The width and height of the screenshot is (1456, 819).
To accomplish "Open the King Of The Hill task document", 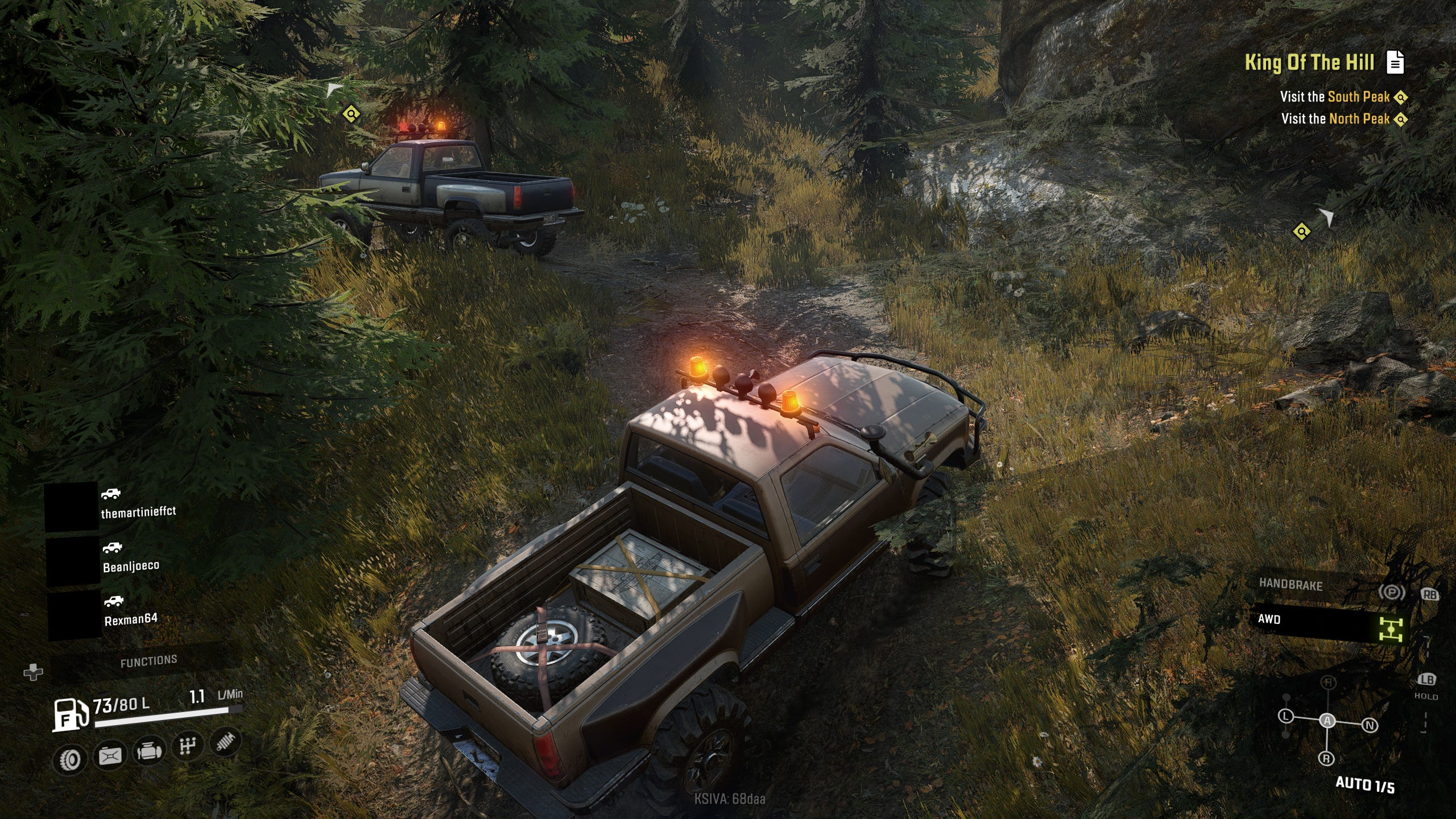I will (x=1395, y=63).
